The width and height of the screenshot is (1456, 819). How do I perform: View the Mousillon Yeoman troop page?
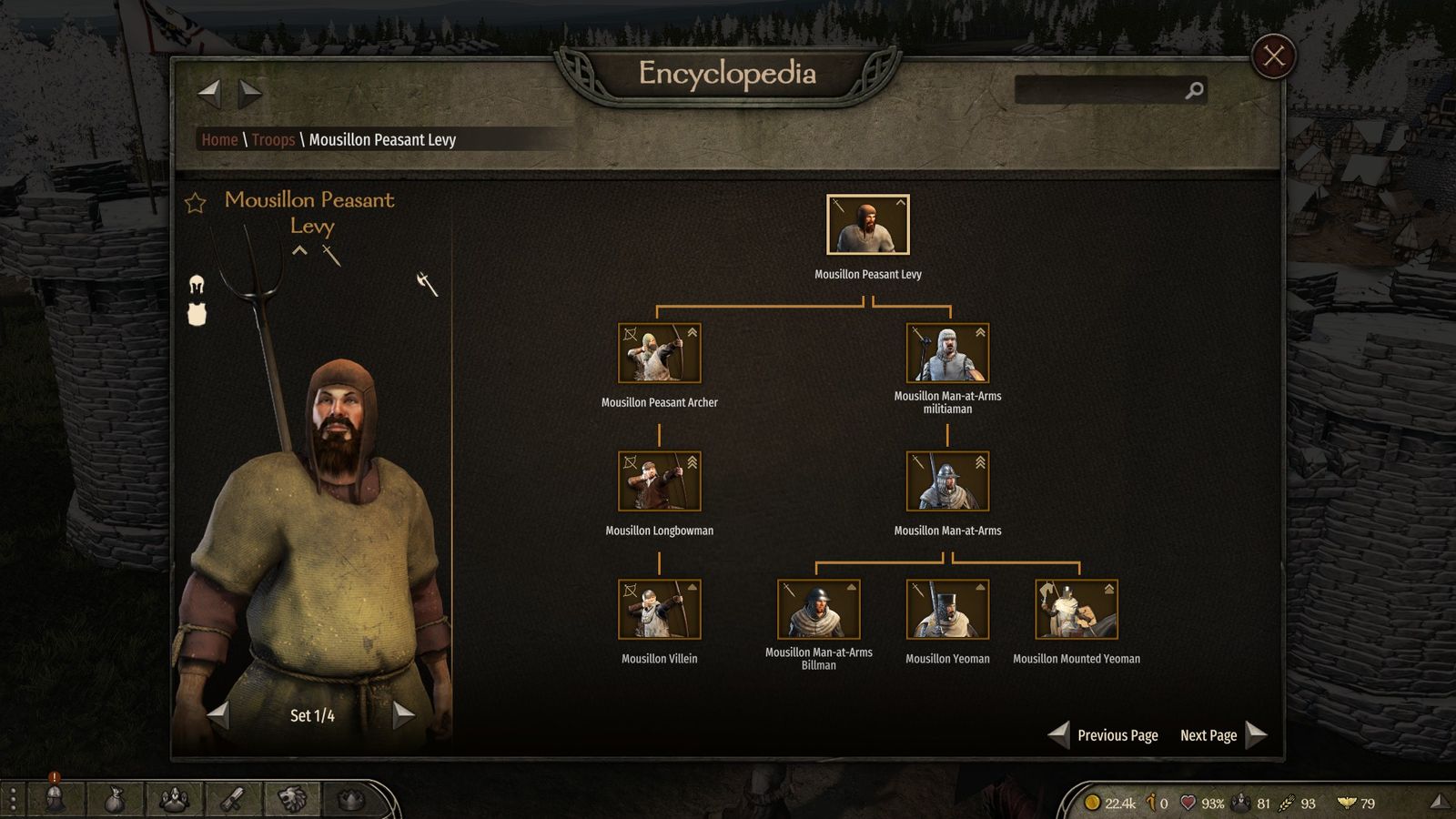(x=947, y=610)
